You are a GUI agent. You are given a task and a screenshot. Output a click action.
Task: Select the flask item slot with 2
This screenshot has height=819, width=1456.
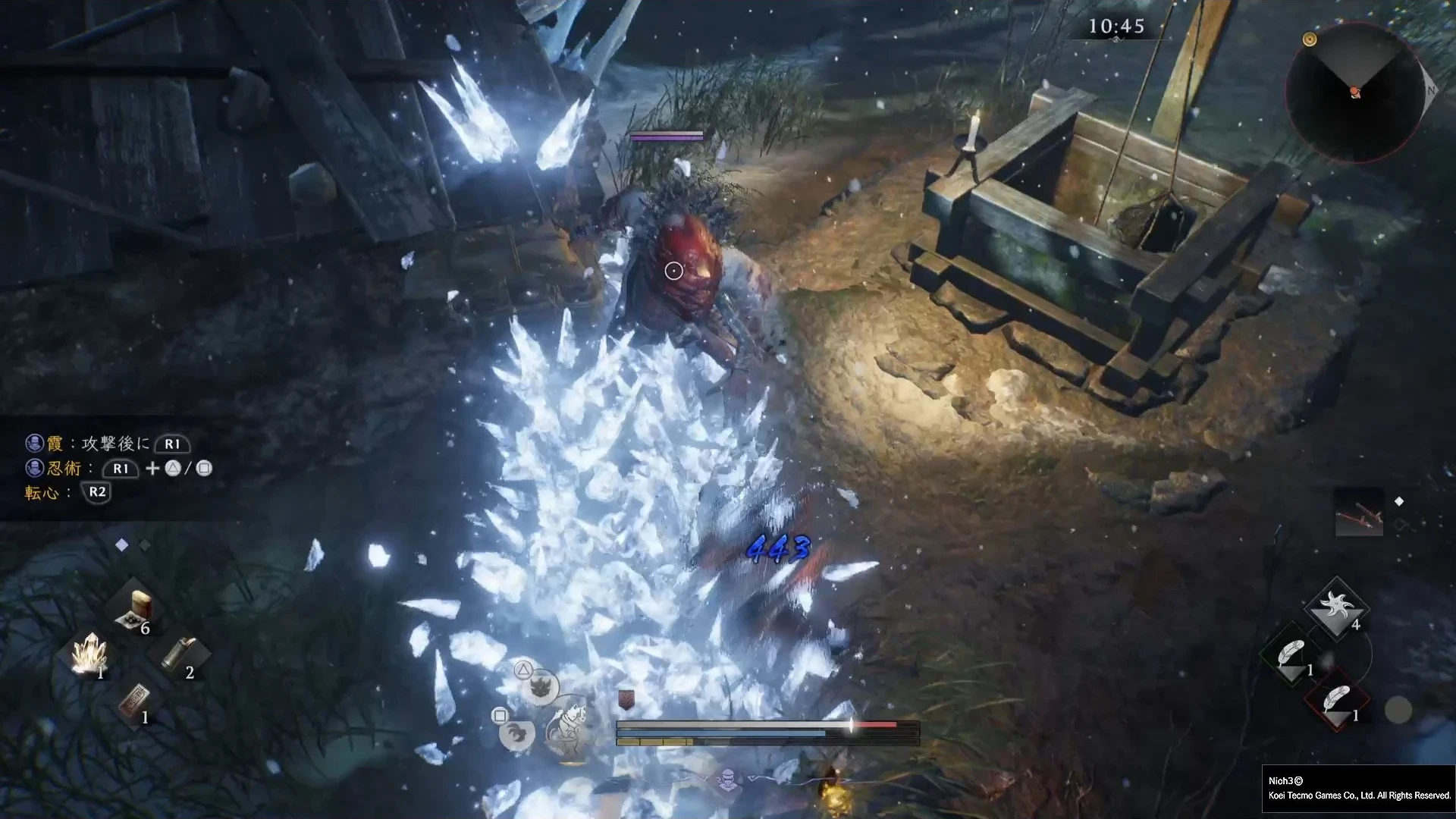click(x=180, y=654)
